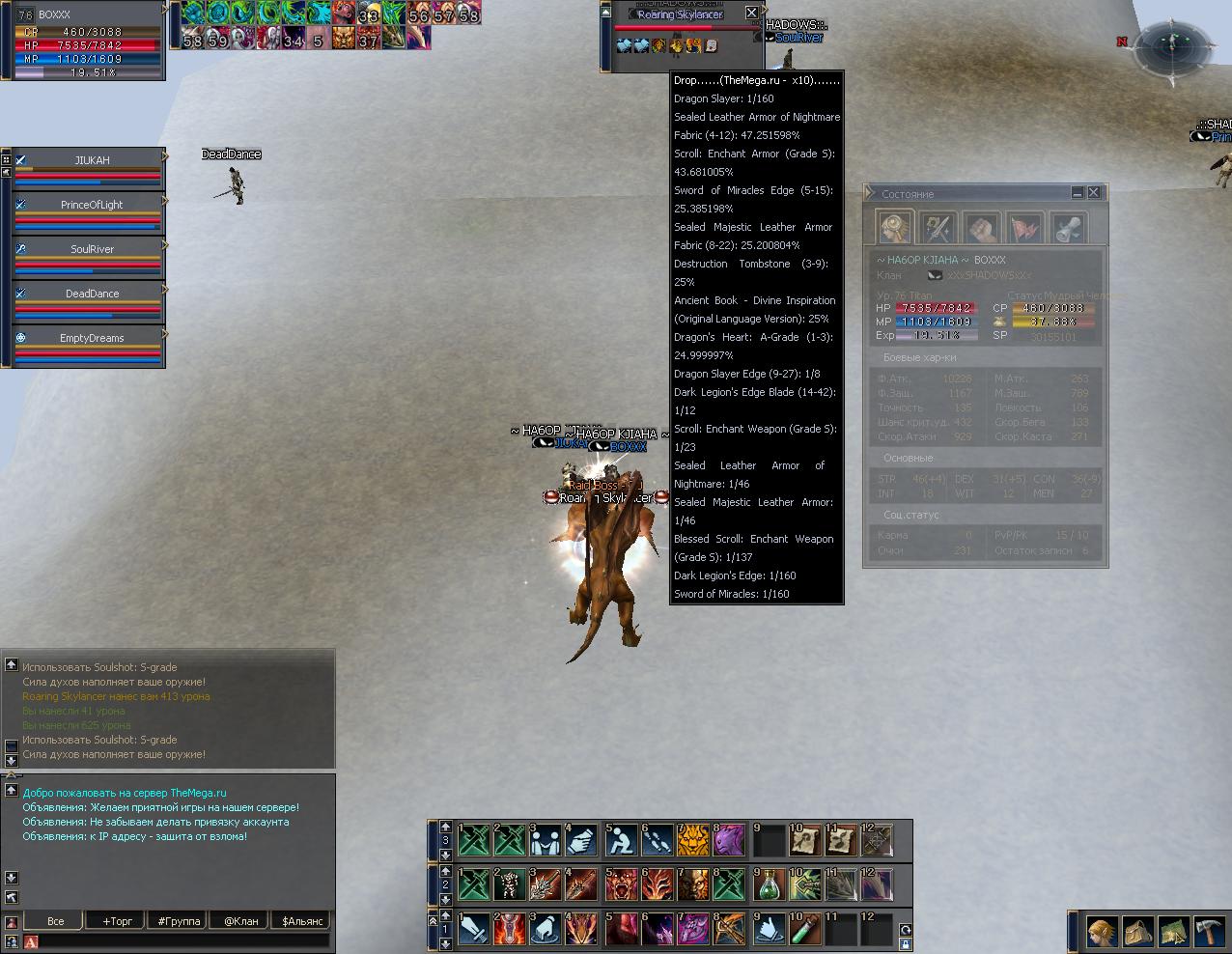Select the @Клан chat tab
This screenshot has height=954, width=1232.
tap(241, 921)
